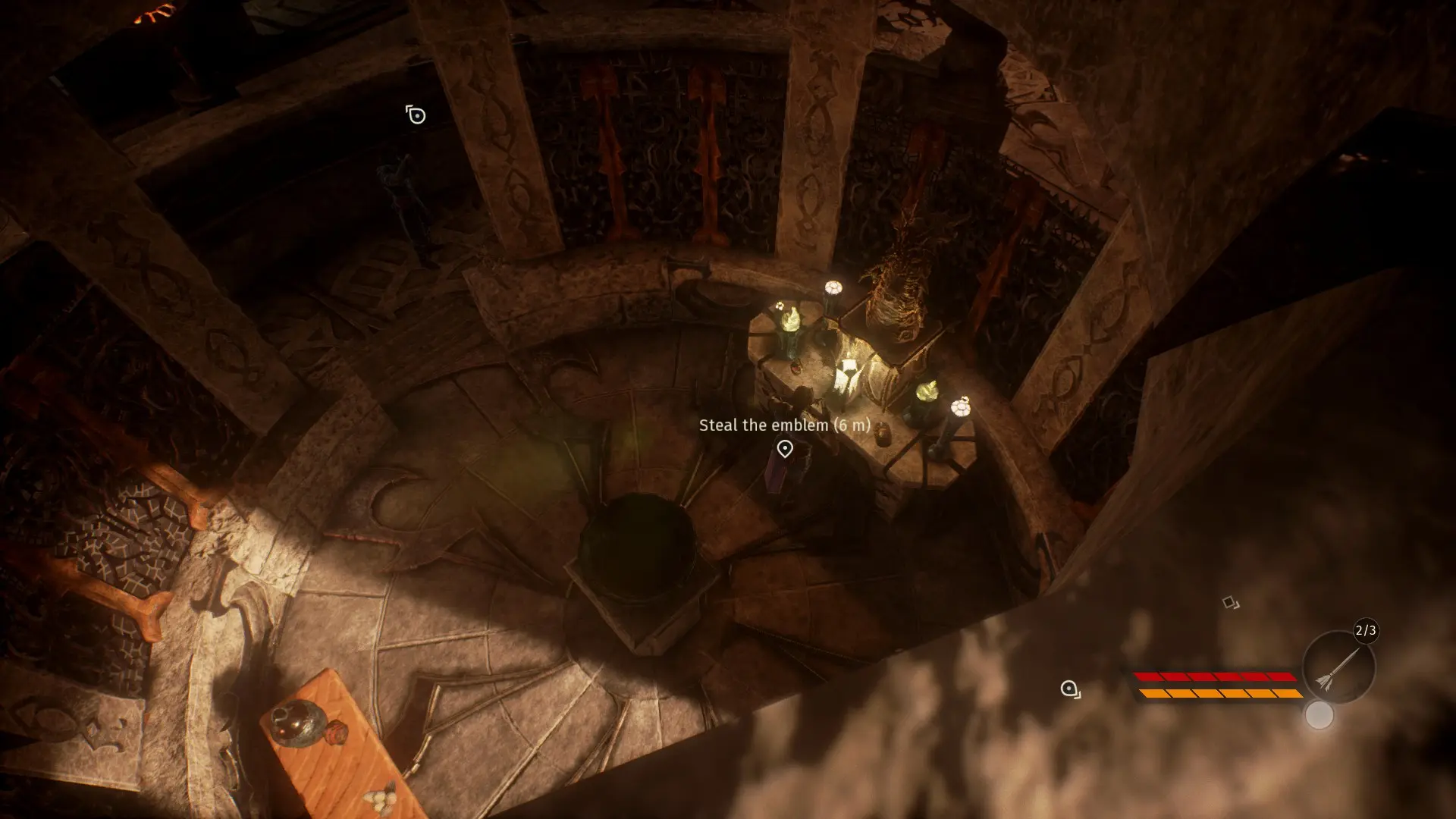Click the Steal the emblem objective pin
Viewport: 1456px width, 819px height.
click(x=785, y=449)
